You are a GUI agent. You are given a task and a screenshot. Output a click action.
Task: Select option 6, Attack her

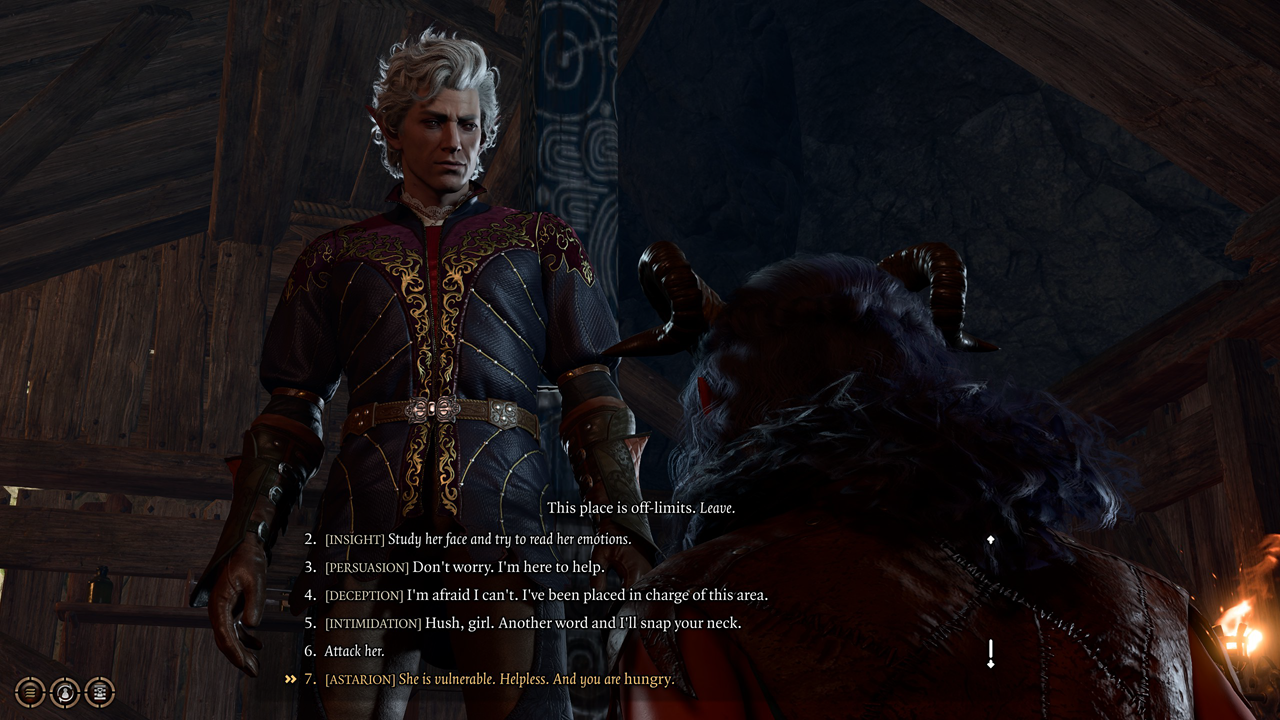tap(356, 650)
